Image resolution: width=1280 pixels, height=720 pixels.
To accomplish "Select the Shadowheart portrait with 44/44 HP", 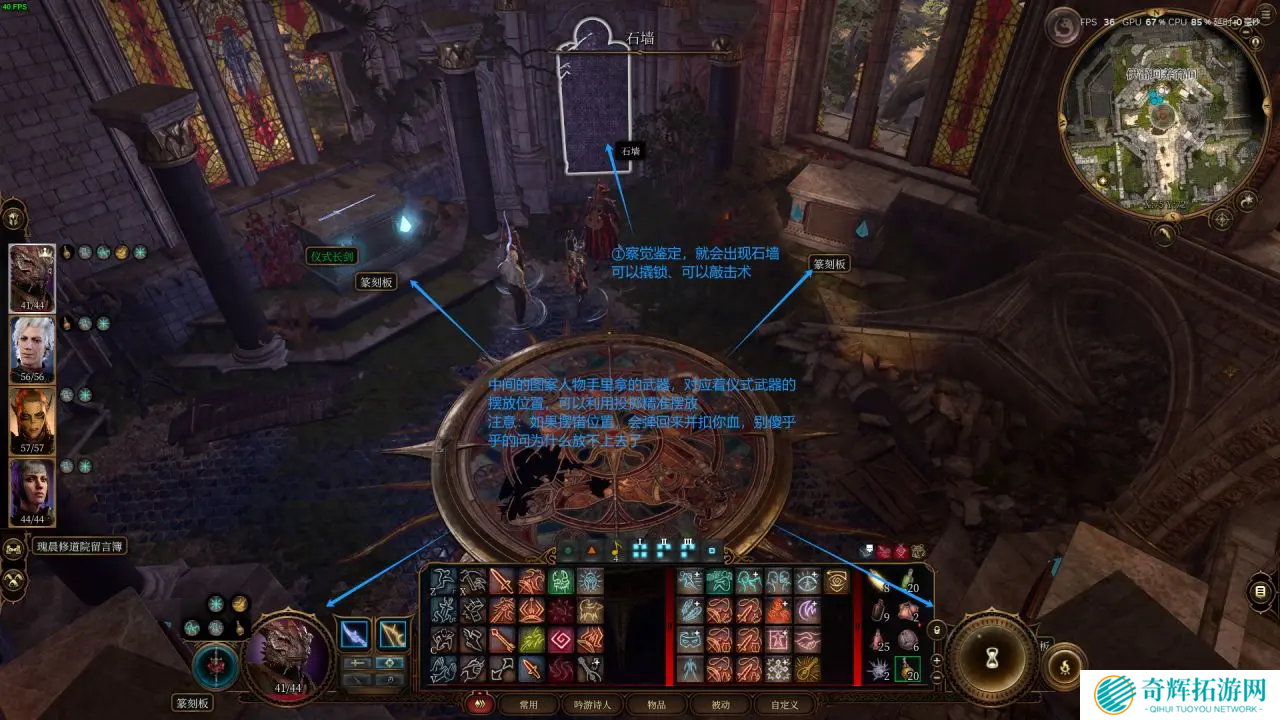I will pyautogui.click(x=32, y=491).
